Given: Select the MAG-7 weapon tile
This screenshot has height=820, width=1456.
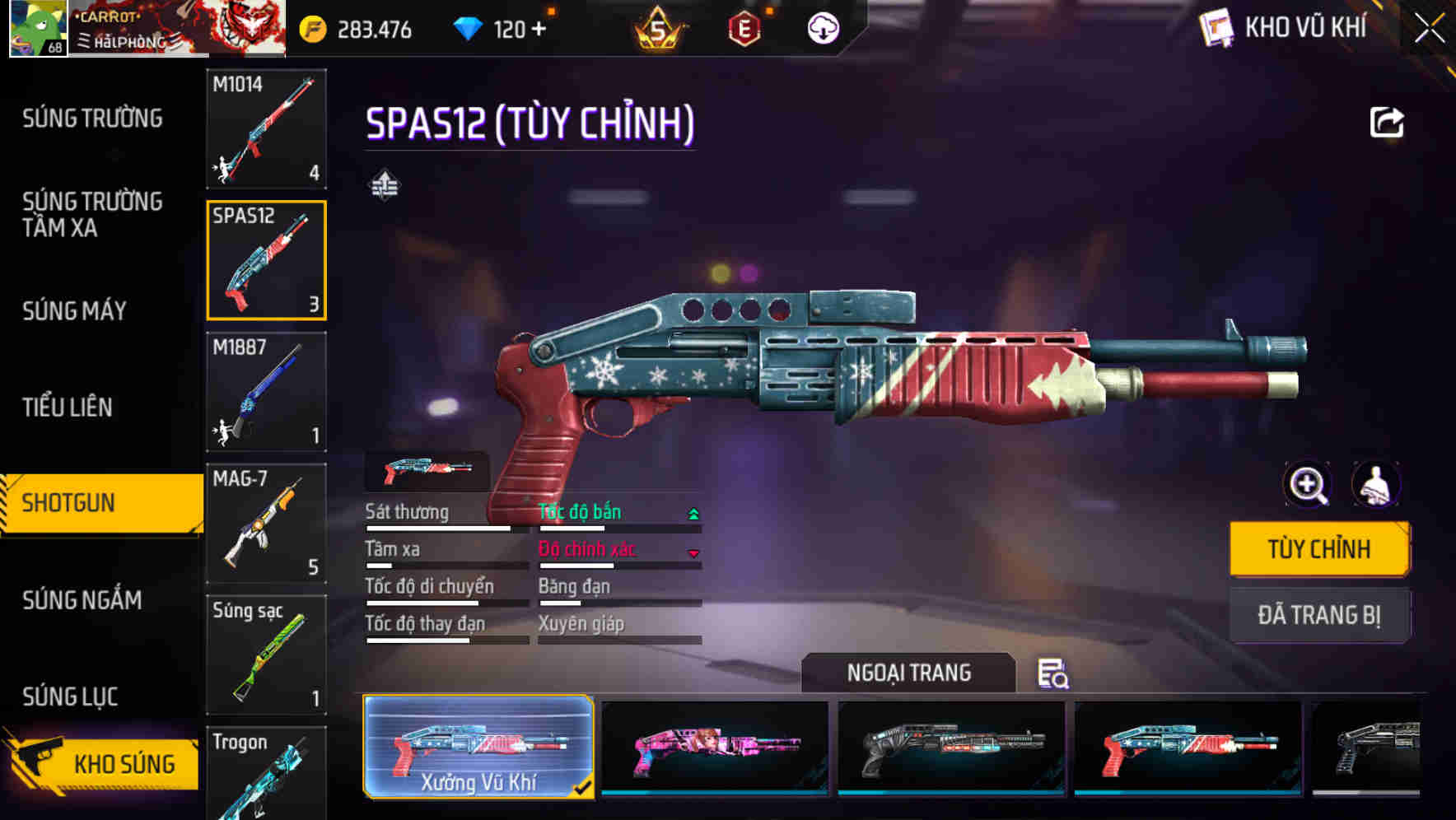Looking at the screenshot, I should pos(266,524).
